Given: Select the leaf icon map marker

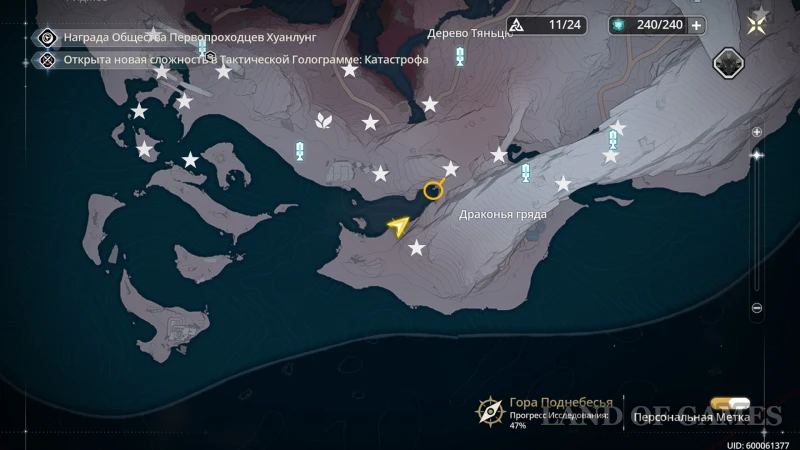Looking at the screenshot, I should (x=324, y=121).
